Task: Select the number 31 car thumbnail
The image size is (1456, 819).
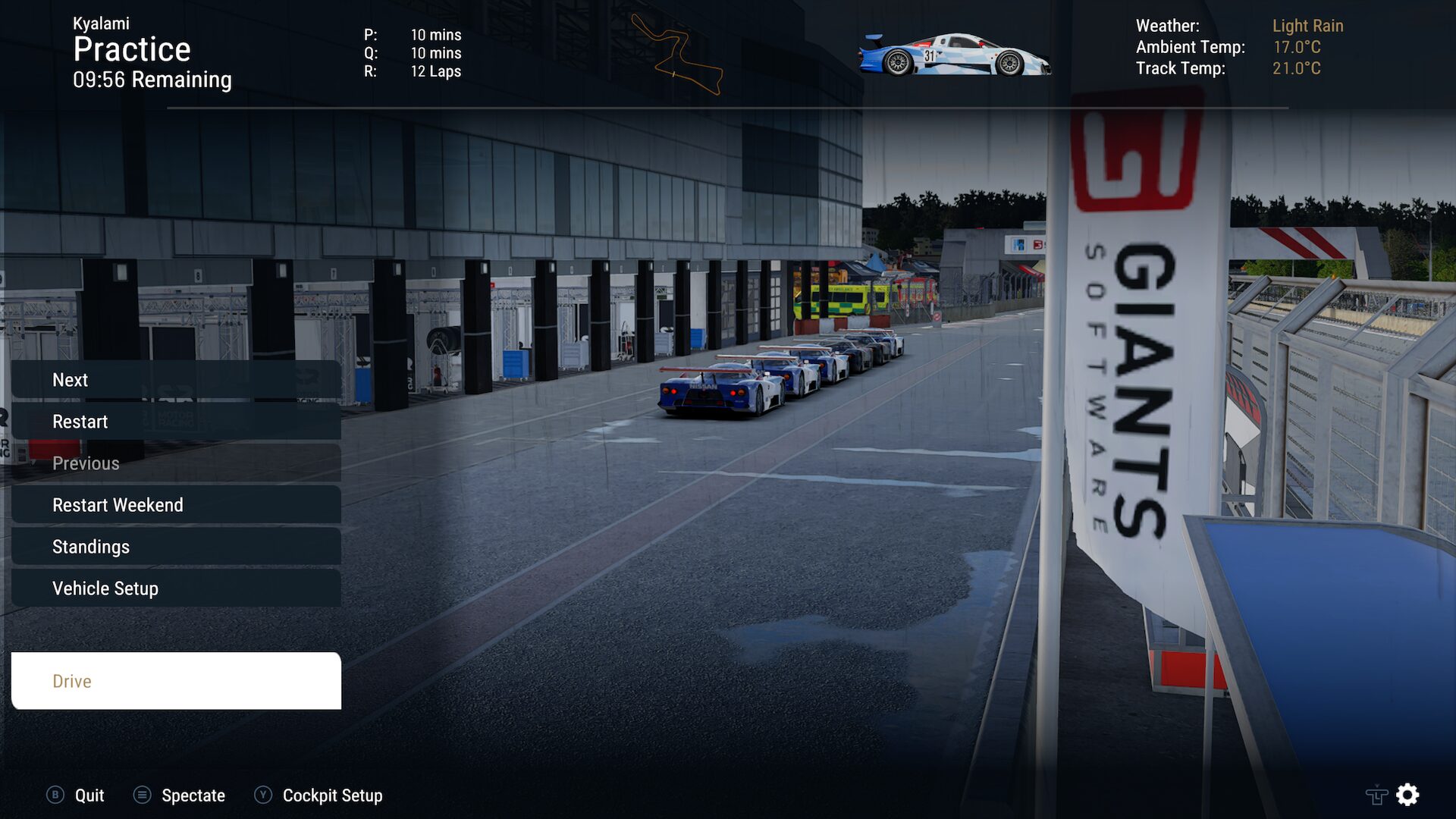Action: pyautogui.click(x=954, y=55)
